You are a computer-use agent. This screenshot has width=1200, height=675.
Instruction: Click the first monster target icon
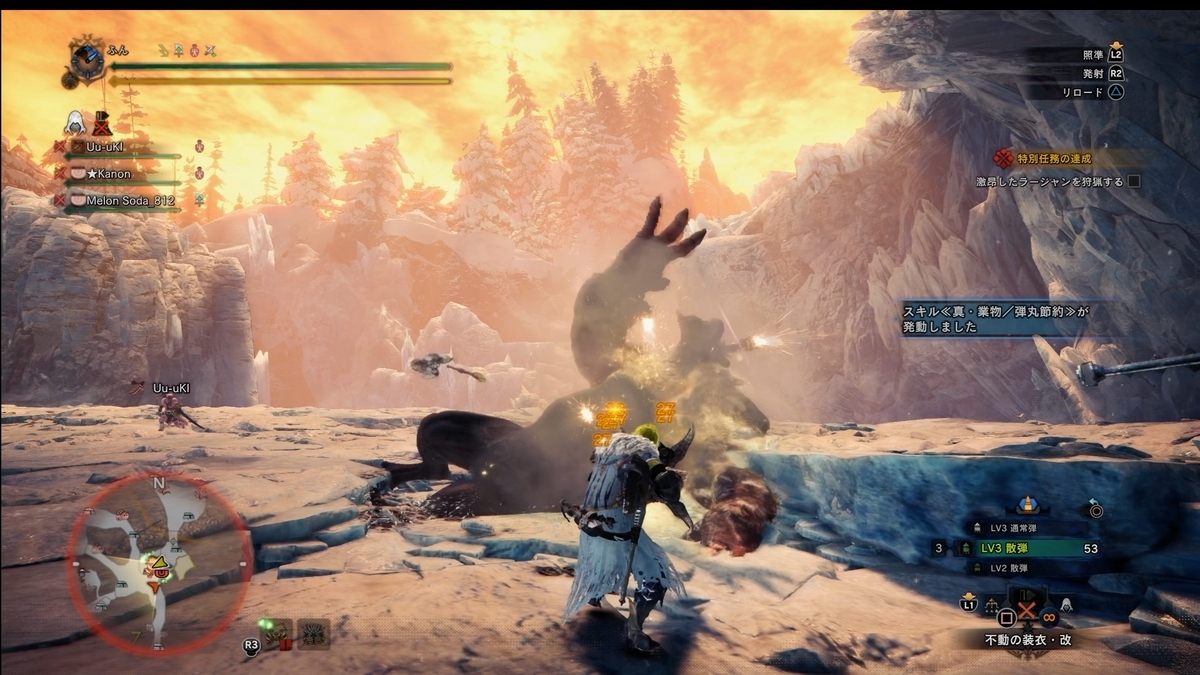pos(277,632)
